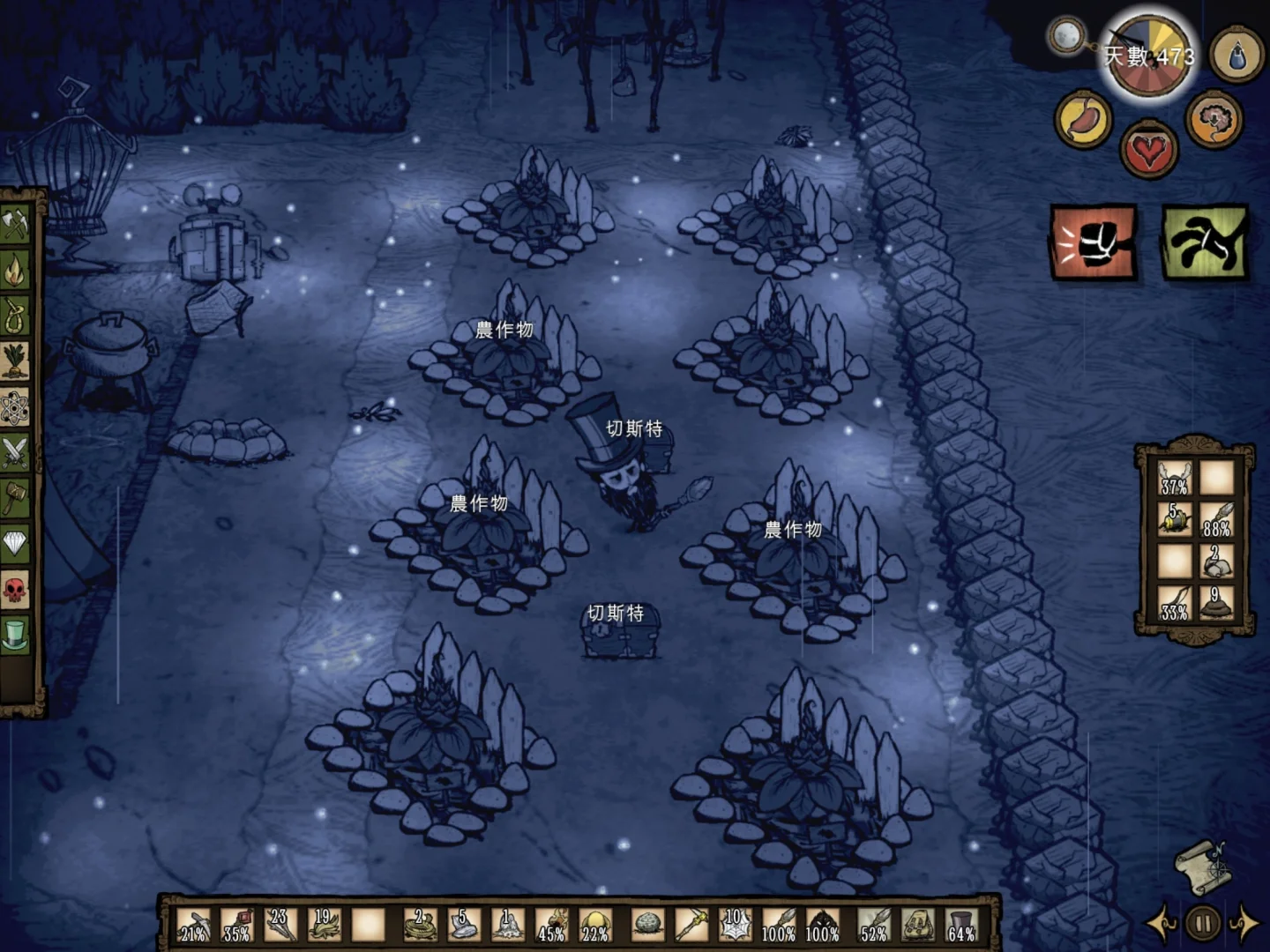Tap the green grabbing hand action button
The width and height of the screenshot is (1270, 952).
point(1205,241)
